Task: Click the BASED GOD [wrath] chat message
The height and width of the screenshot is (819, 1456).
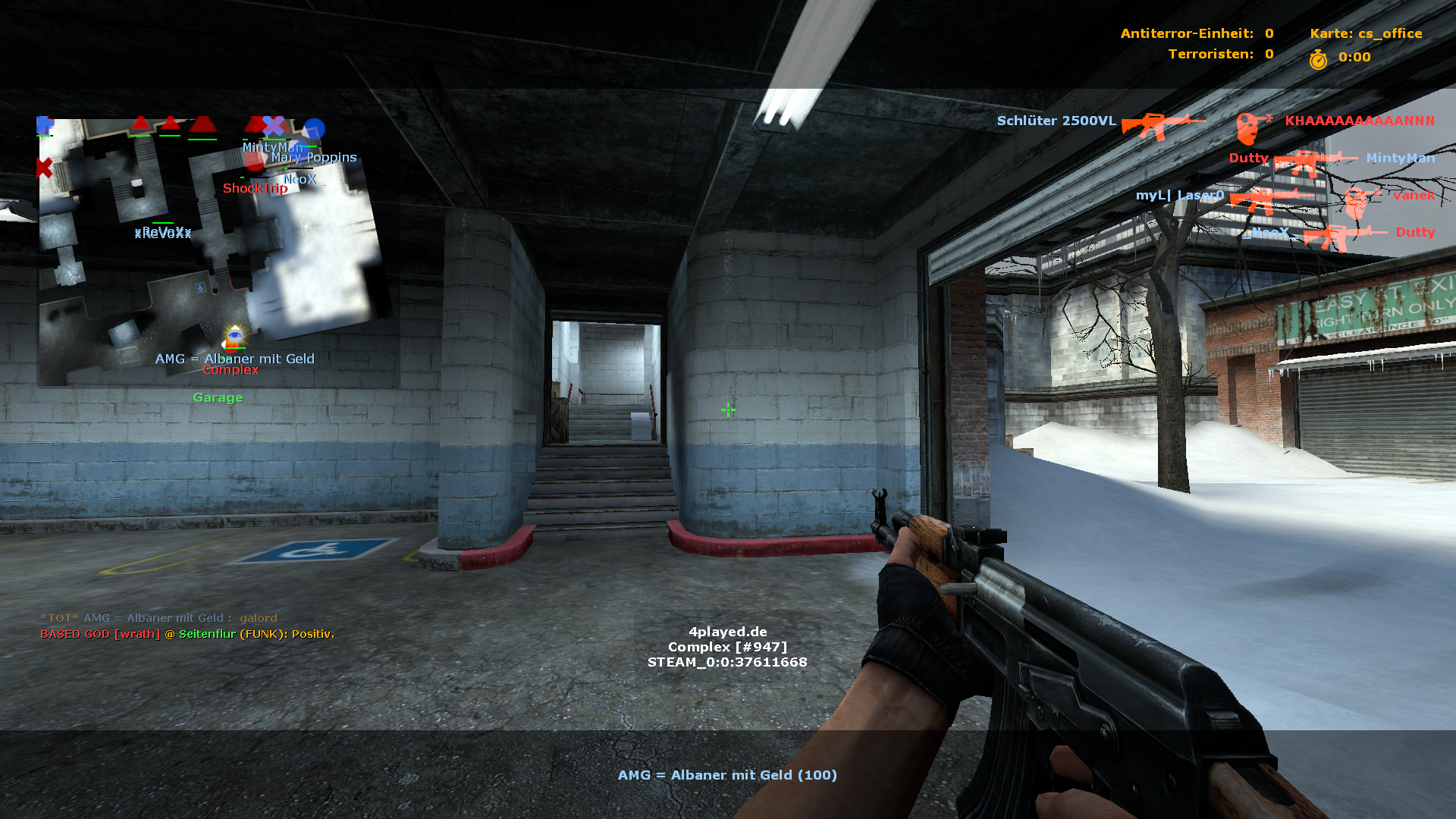Action: [187, 634]
